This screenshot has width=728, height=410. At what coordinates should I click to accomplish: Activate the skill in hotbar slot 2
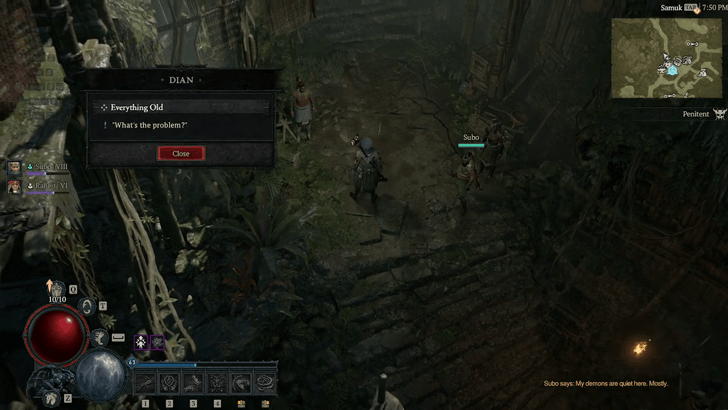pyautogui.click(x=169, y=382)
